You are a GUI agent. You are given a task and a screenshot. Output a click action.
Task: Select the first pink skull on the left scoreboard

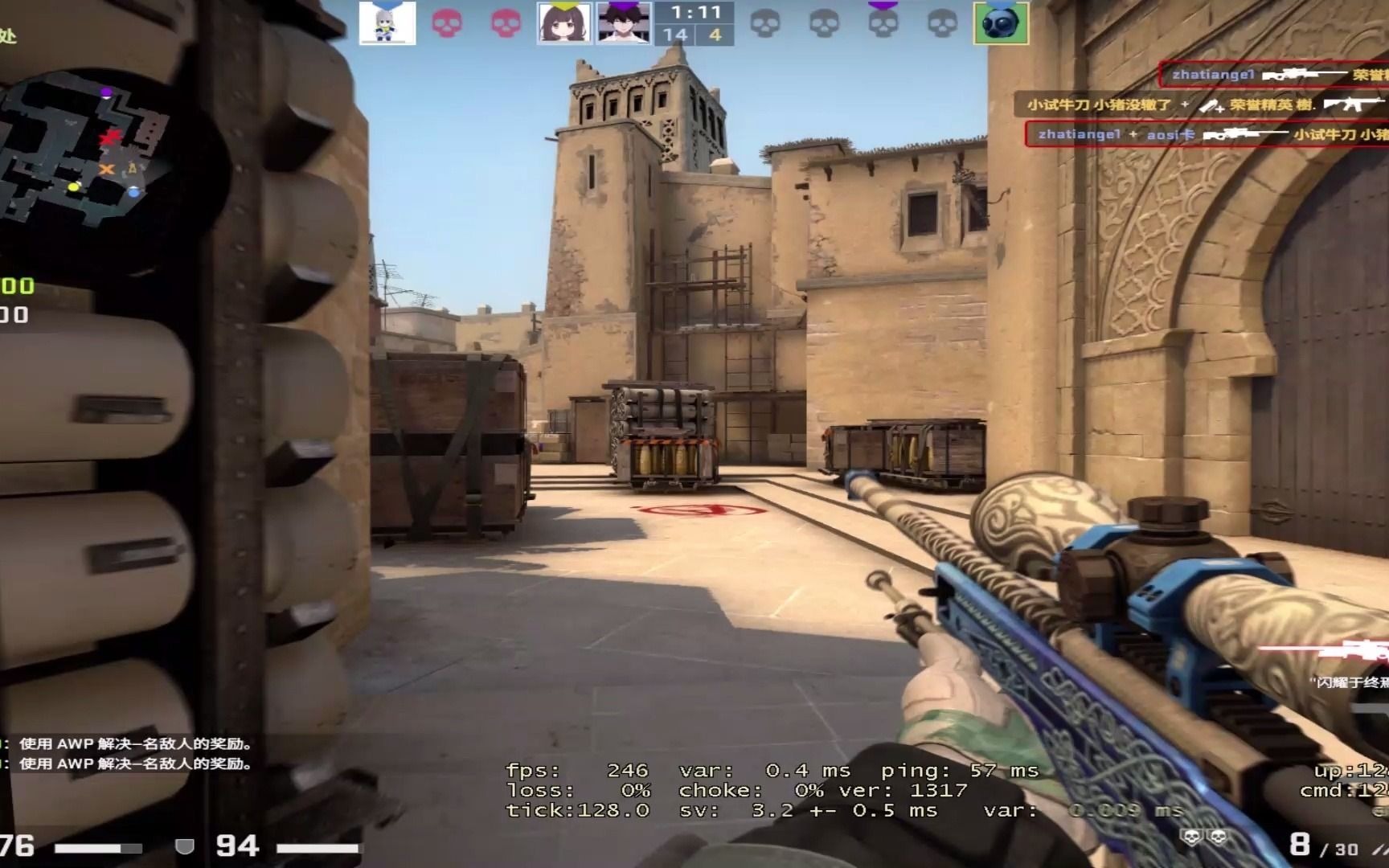pyautogui.click(x=447, y=23)
